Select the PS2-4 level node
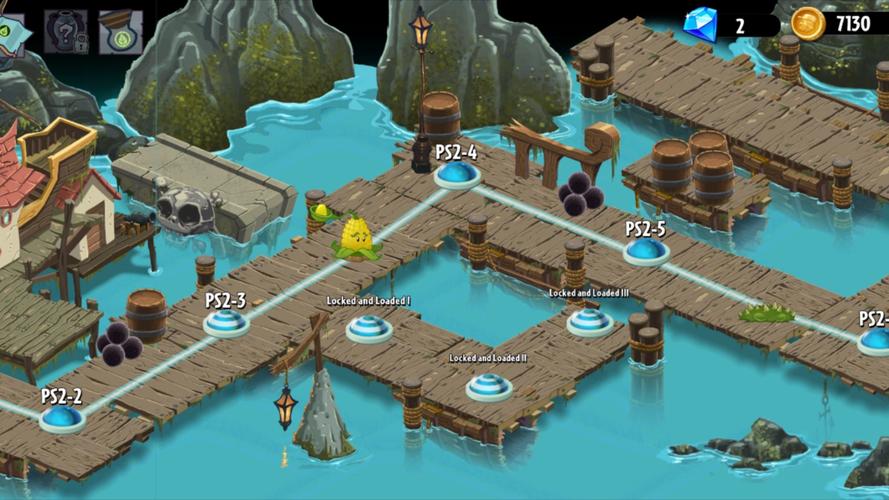 [457, 175]
